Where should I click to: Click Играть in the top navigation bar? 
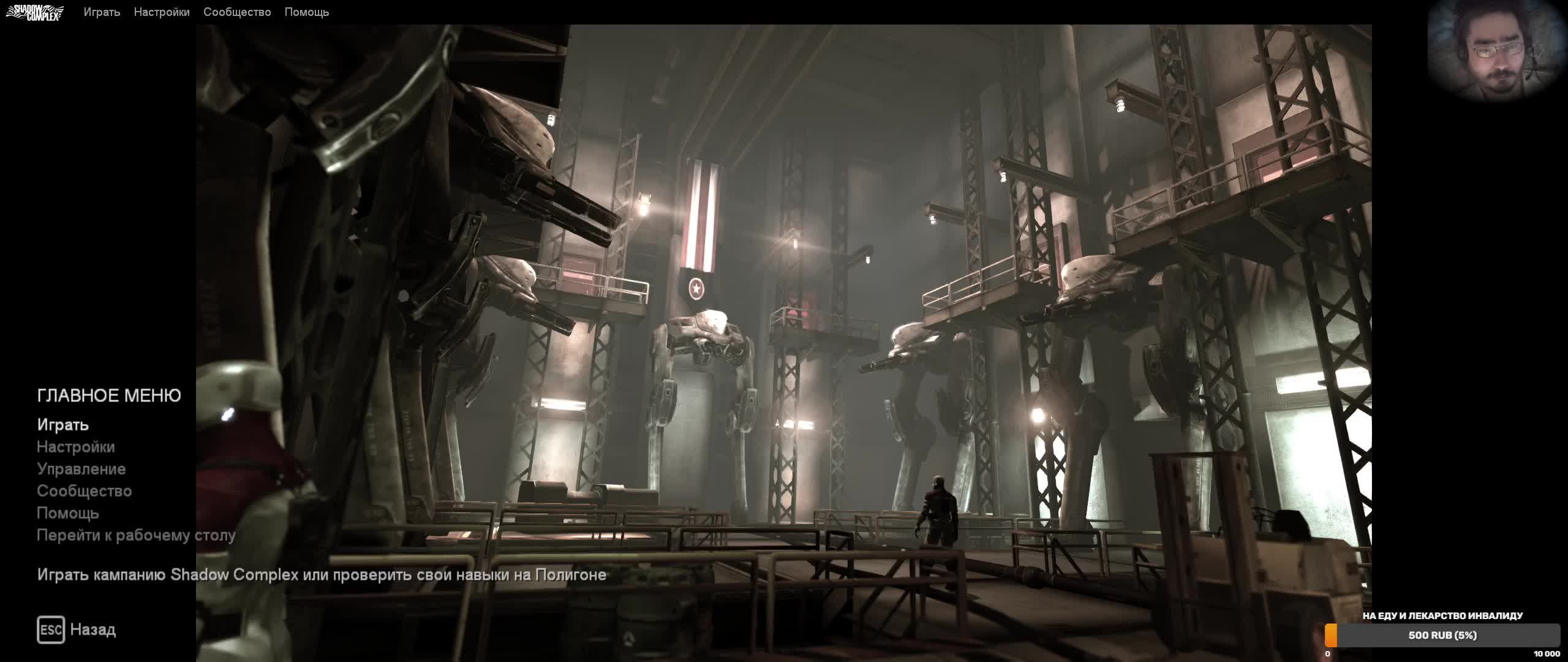pyautogui.click(x=102, y=12)
